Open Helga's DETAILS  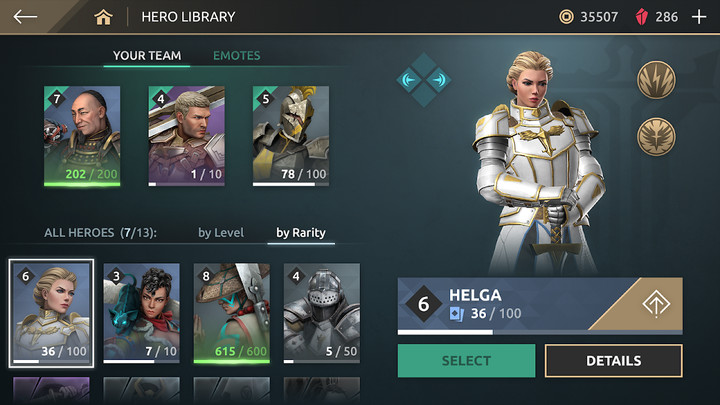[x=613, y=361]
